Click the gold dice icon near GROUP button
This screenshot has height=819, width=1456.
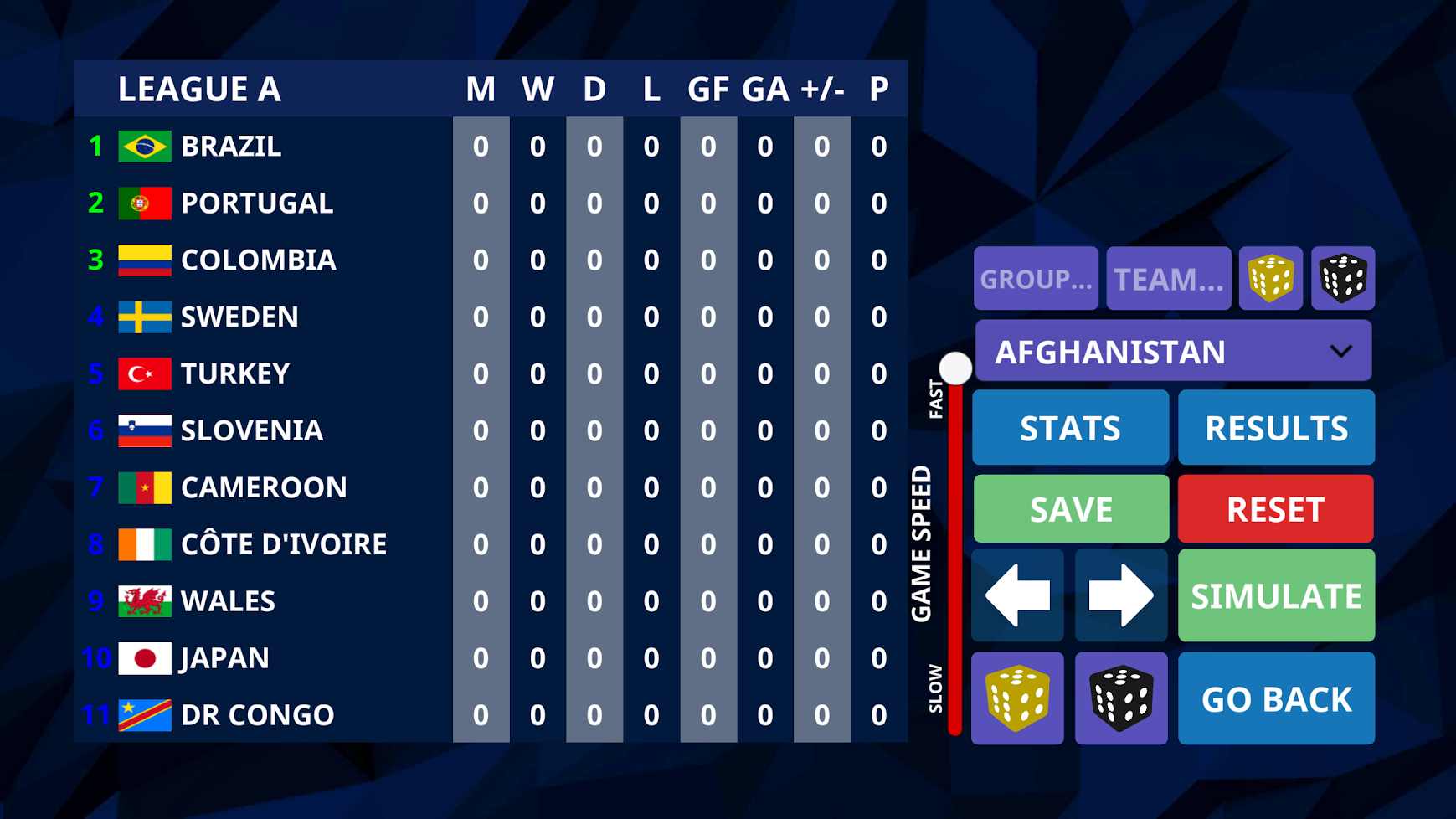click(1270, 278)
